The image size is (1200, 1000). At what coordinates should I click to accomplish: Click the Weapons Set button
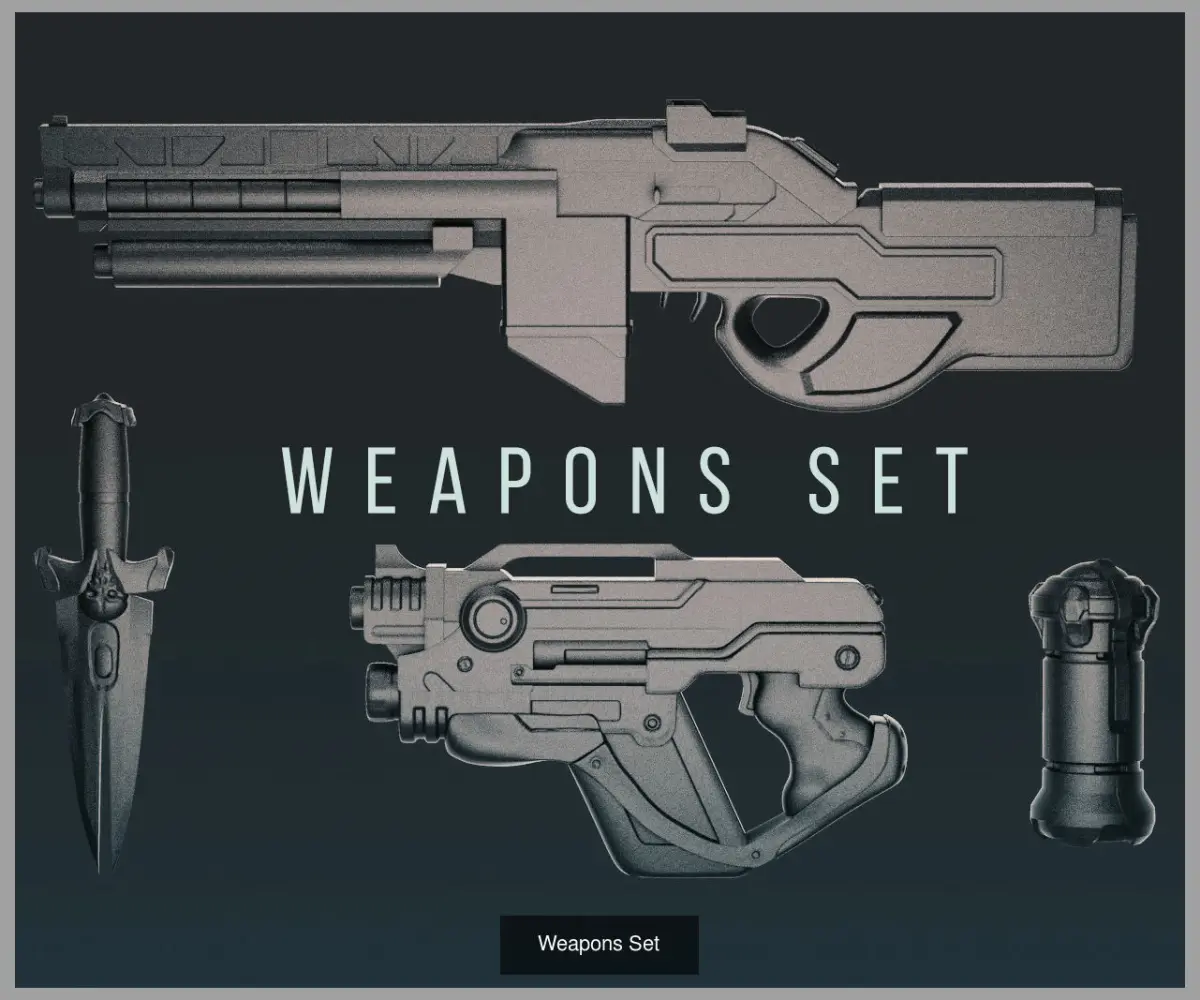click(x=599, y=944)
